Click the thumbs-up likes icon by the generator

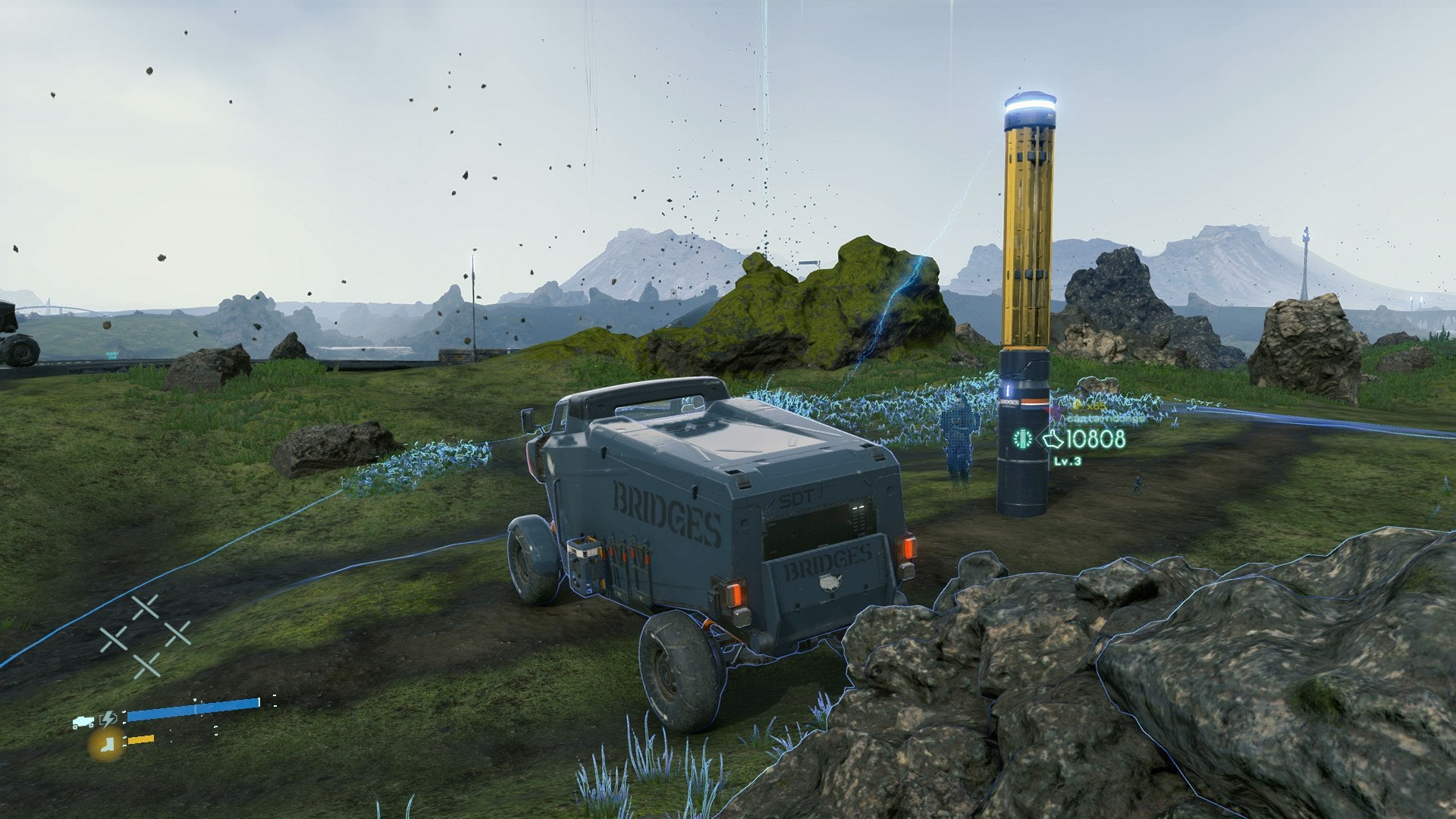tap(1053, 440)
